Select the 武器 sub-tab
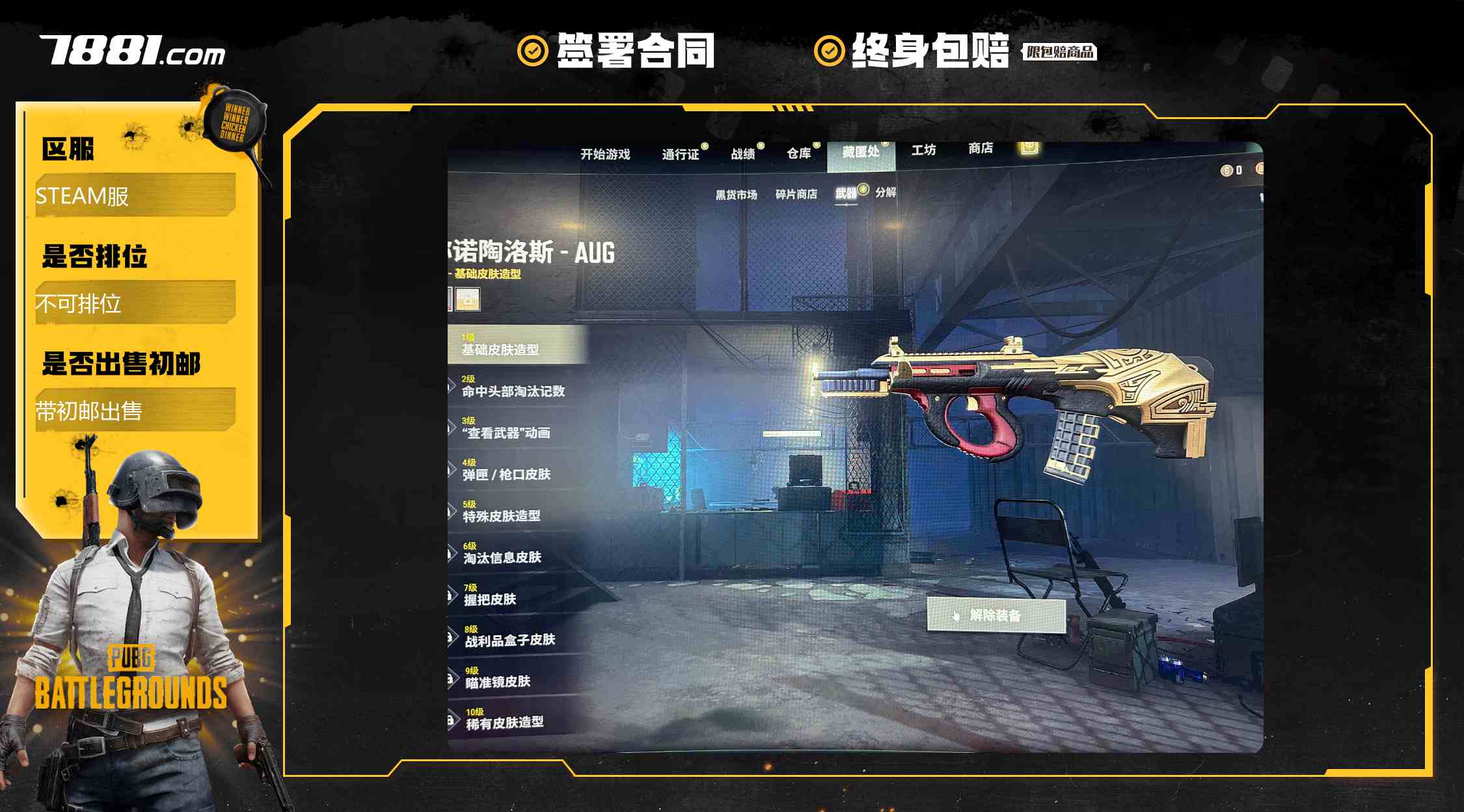 [x=846, y=193]
